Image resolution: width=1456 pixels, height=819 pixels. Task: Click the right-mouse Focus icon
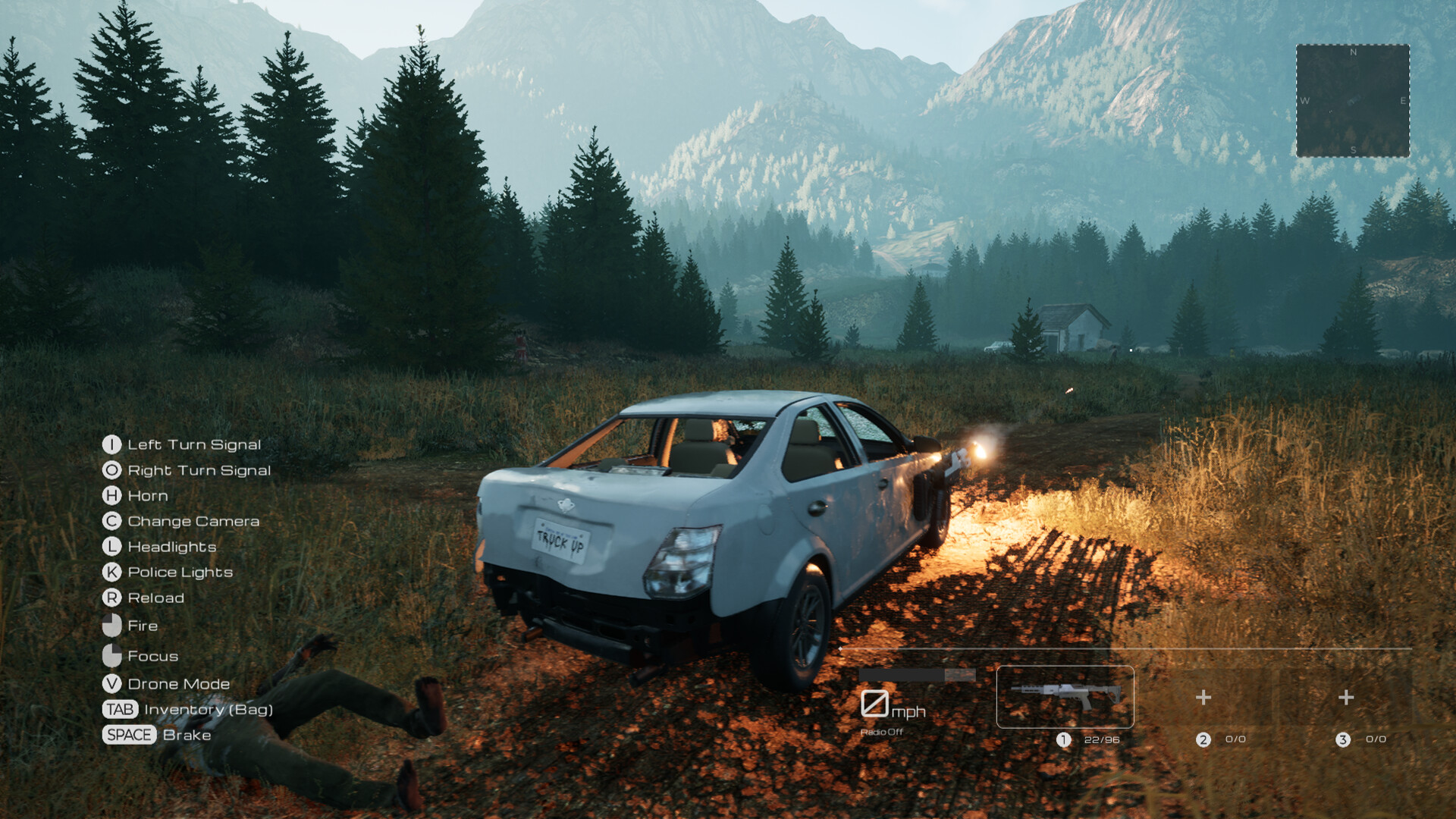[111, 655]
